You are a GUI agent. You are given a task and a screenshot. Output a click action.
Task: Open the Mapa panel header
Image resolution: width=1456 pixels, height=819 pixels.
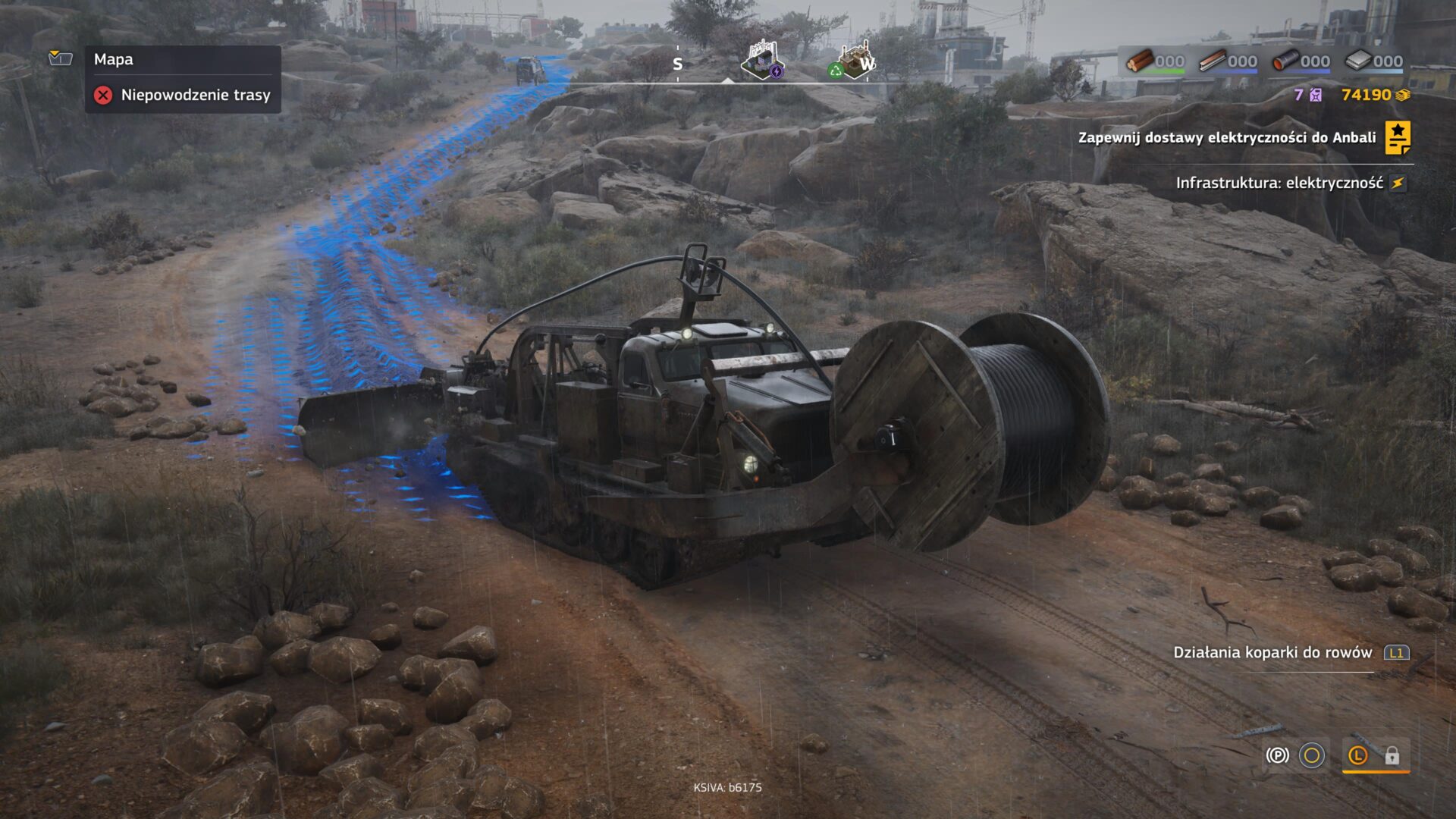(x=114, y=59)
